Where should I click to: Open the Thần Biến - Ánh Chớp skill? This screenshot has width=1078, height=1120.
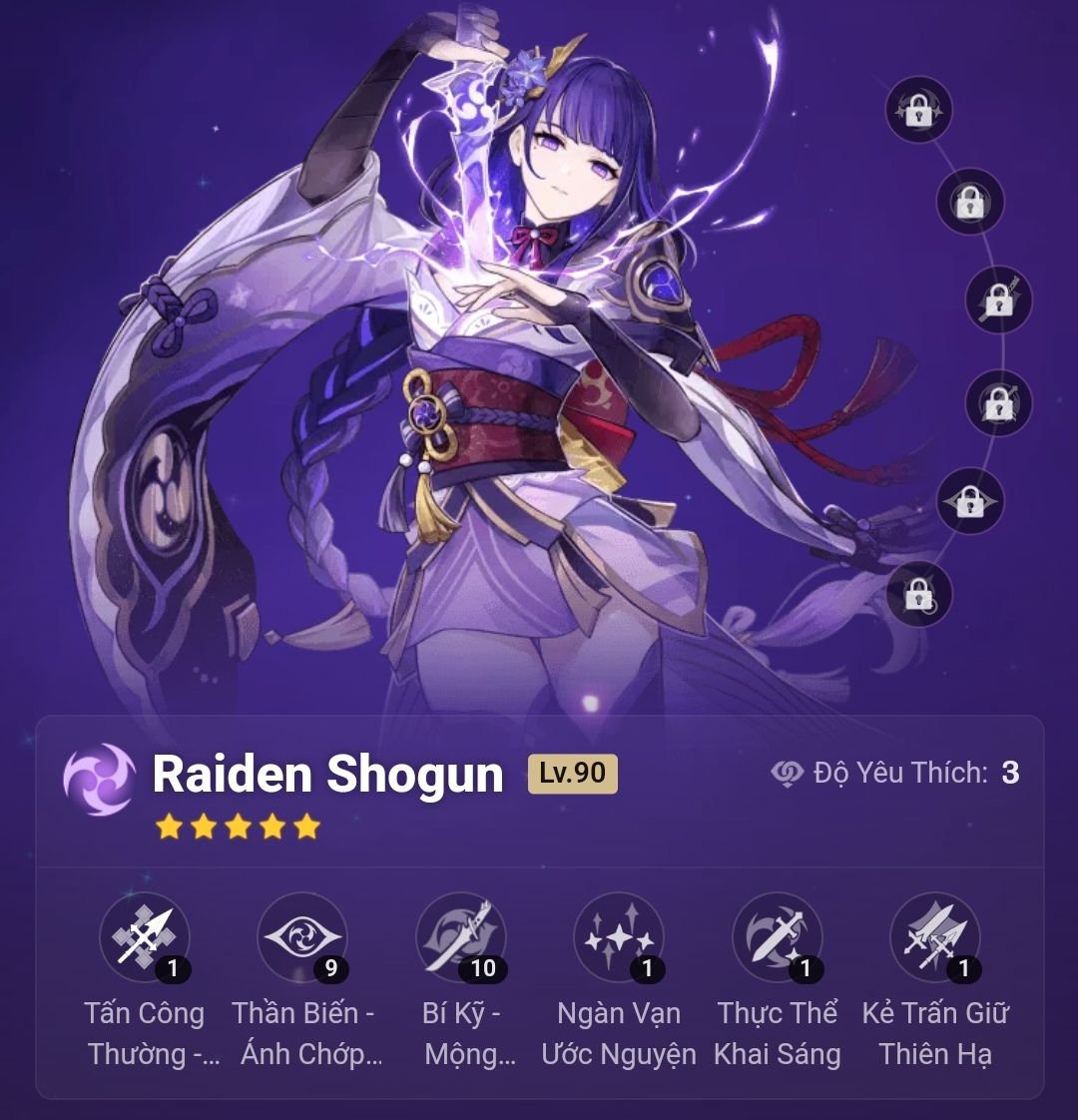coord(302,936)
